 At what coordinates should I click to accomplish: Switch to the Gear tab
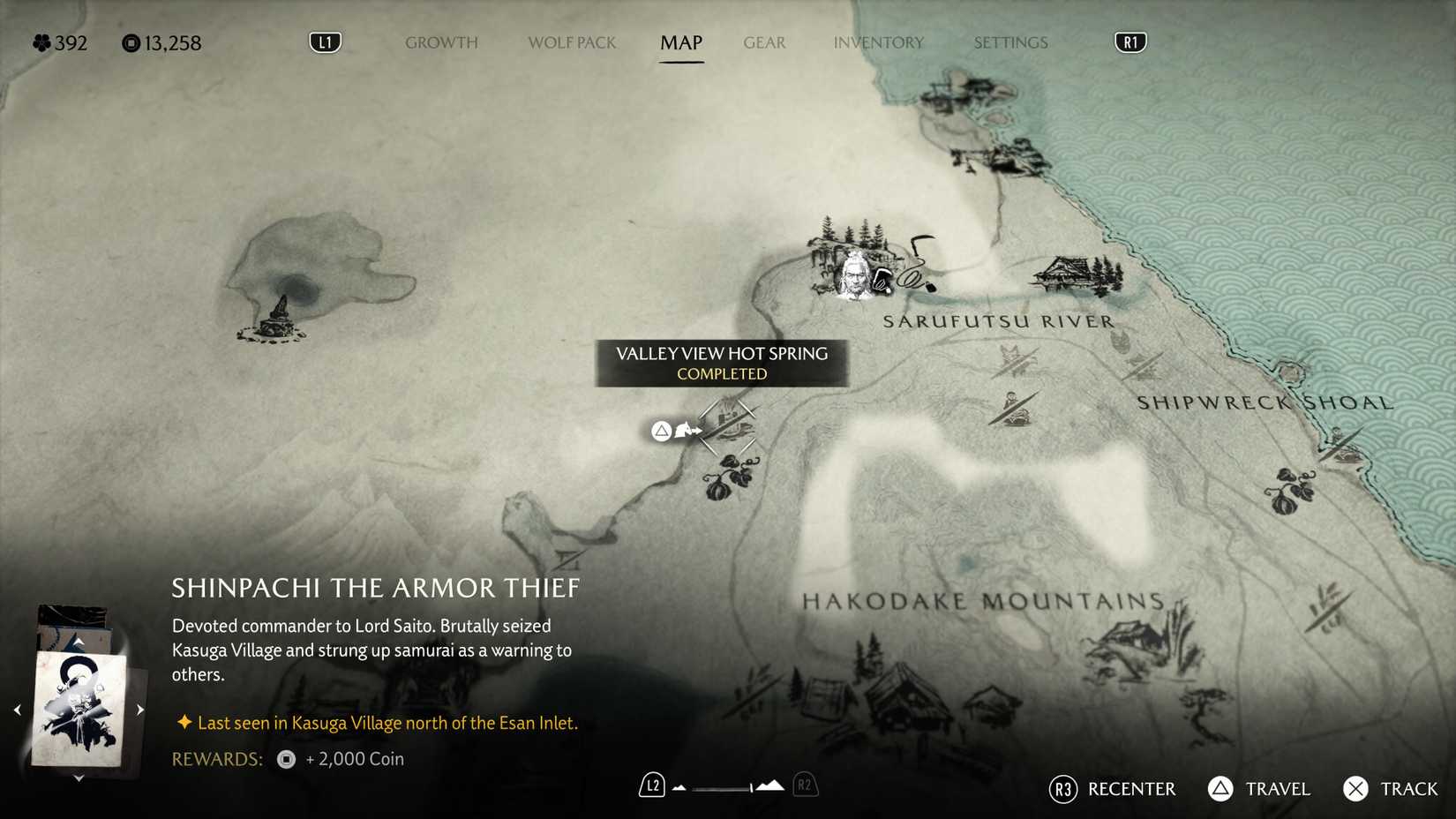point(764,42)
